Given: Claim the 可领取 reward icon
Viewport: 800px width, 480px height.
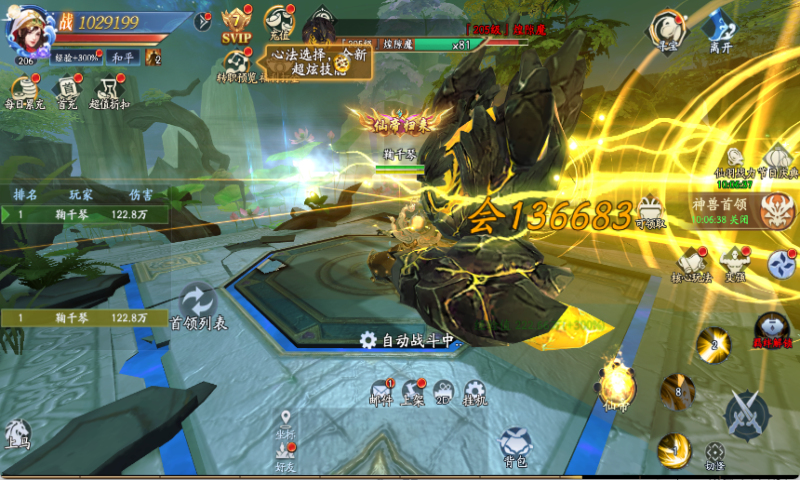Looking at the screenshot, I should (x=650, y=209).
